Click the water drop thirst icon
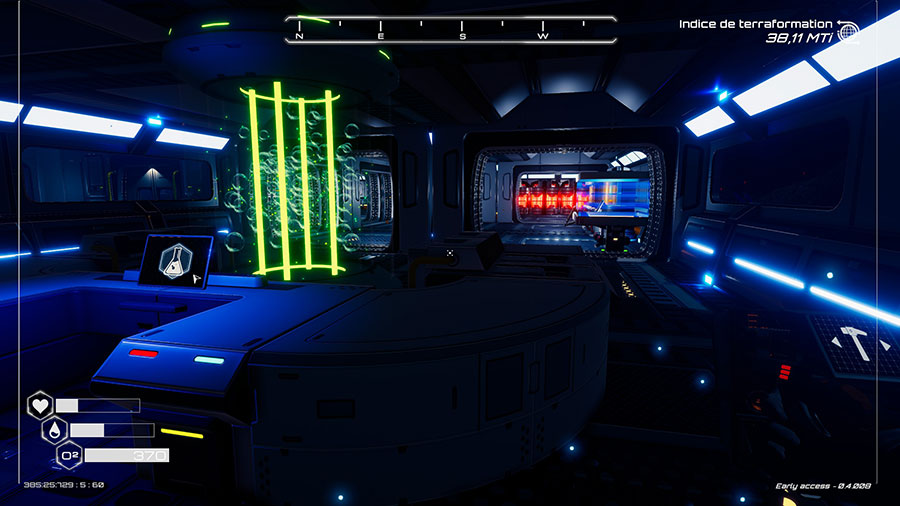This screenshot has width=900, height=506. [x=54, y=430]
